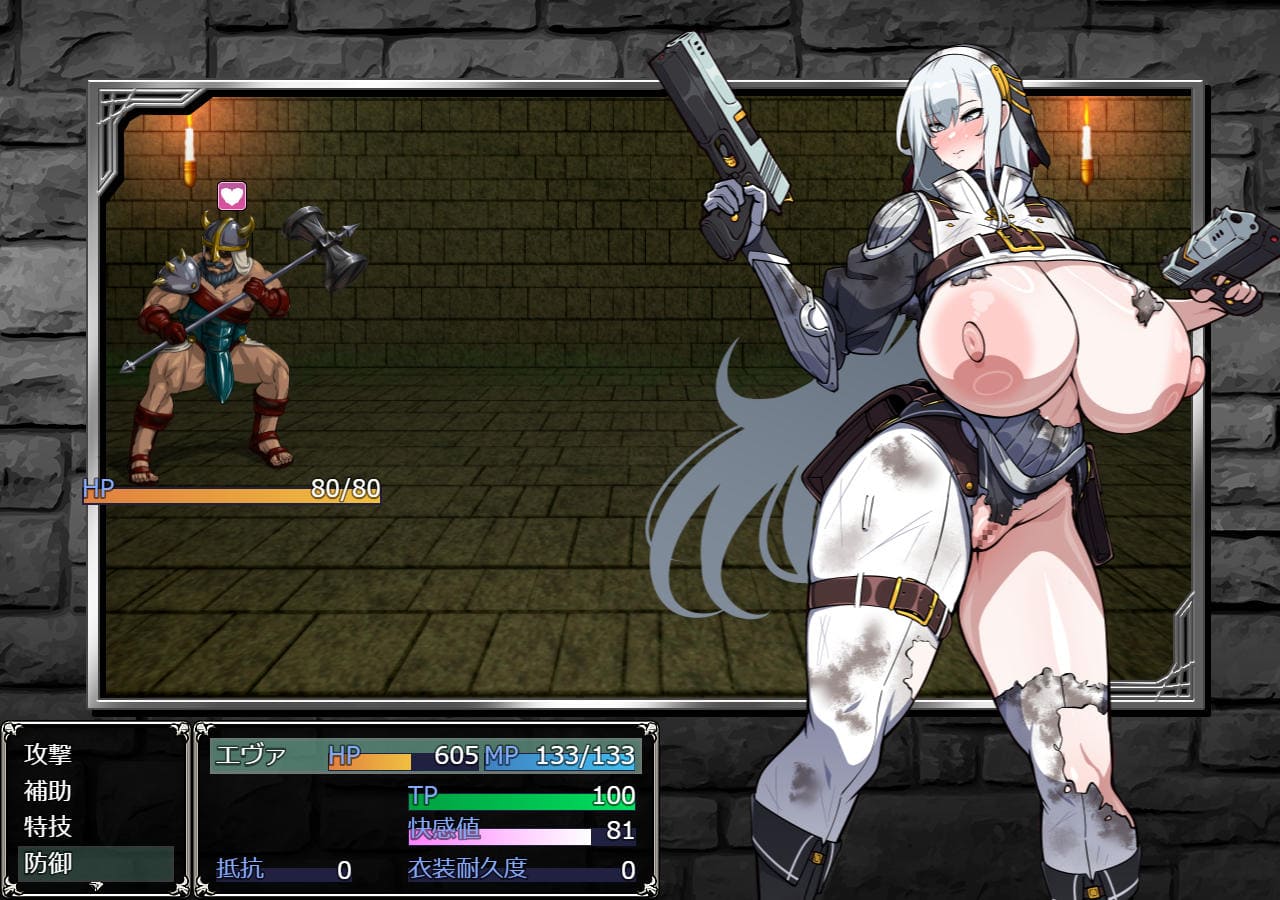This screenshot has height=900, width=1280.
Task: Select エヴァ in the party status panel
Action: click(252, 756)
